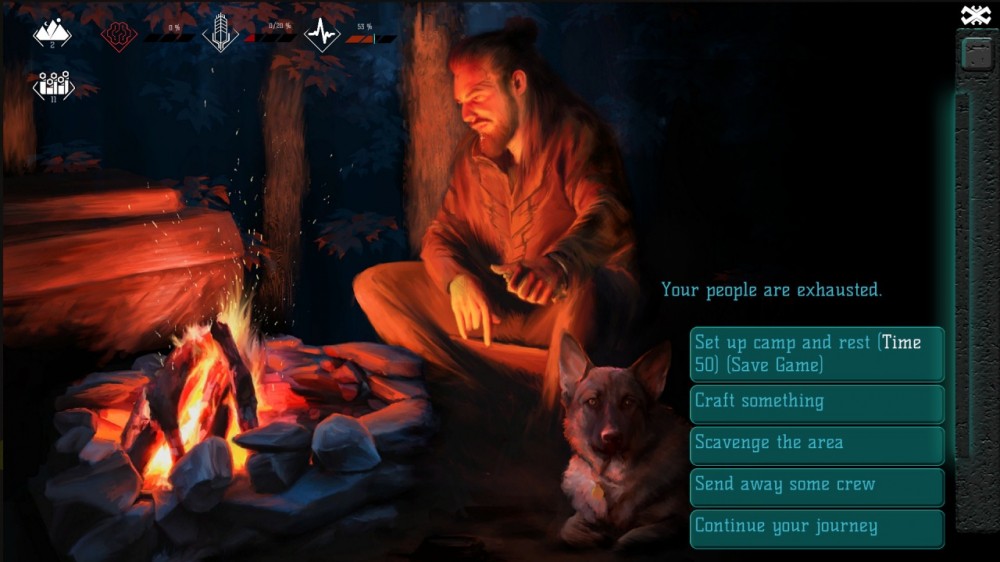Select the tower building icon

(x=220, y=34)
